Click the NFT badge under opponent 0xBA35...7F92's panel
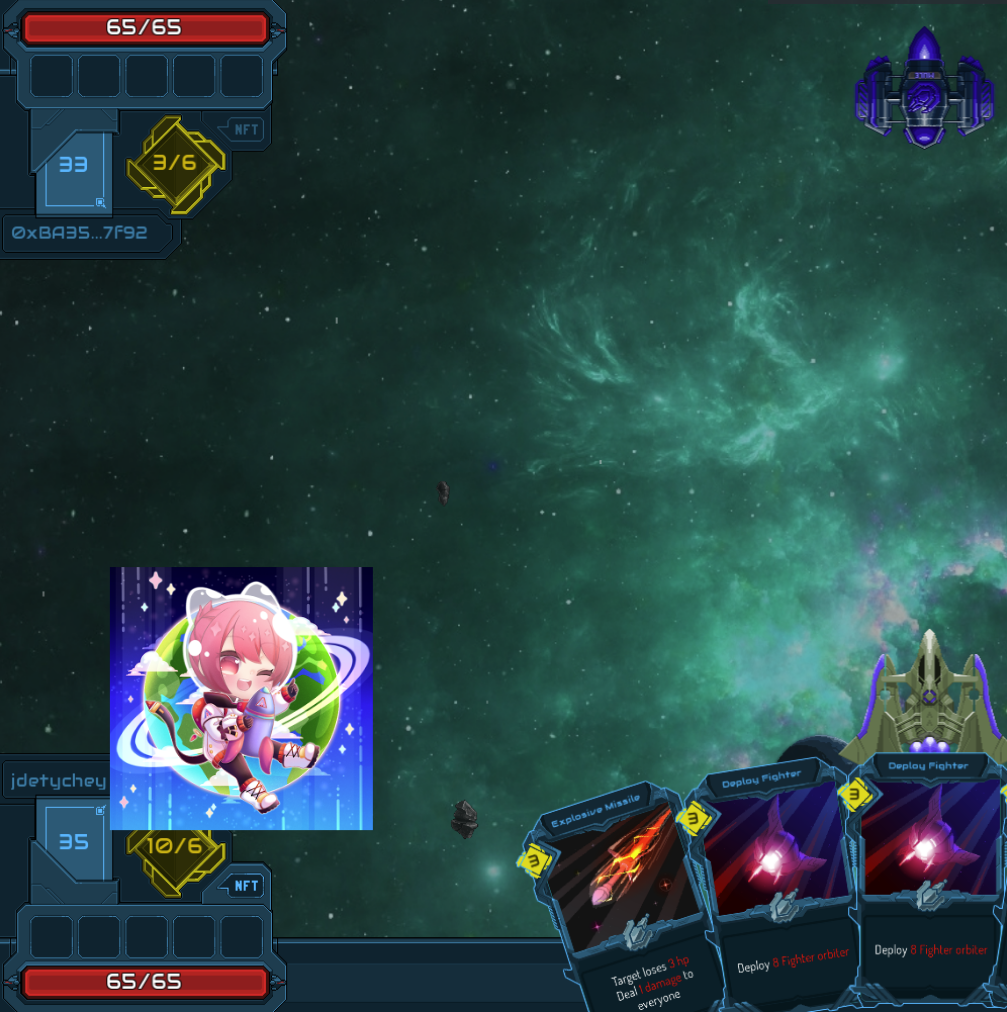The width and height of the screenshot is (1007, 1012). (x=245, y=129)
